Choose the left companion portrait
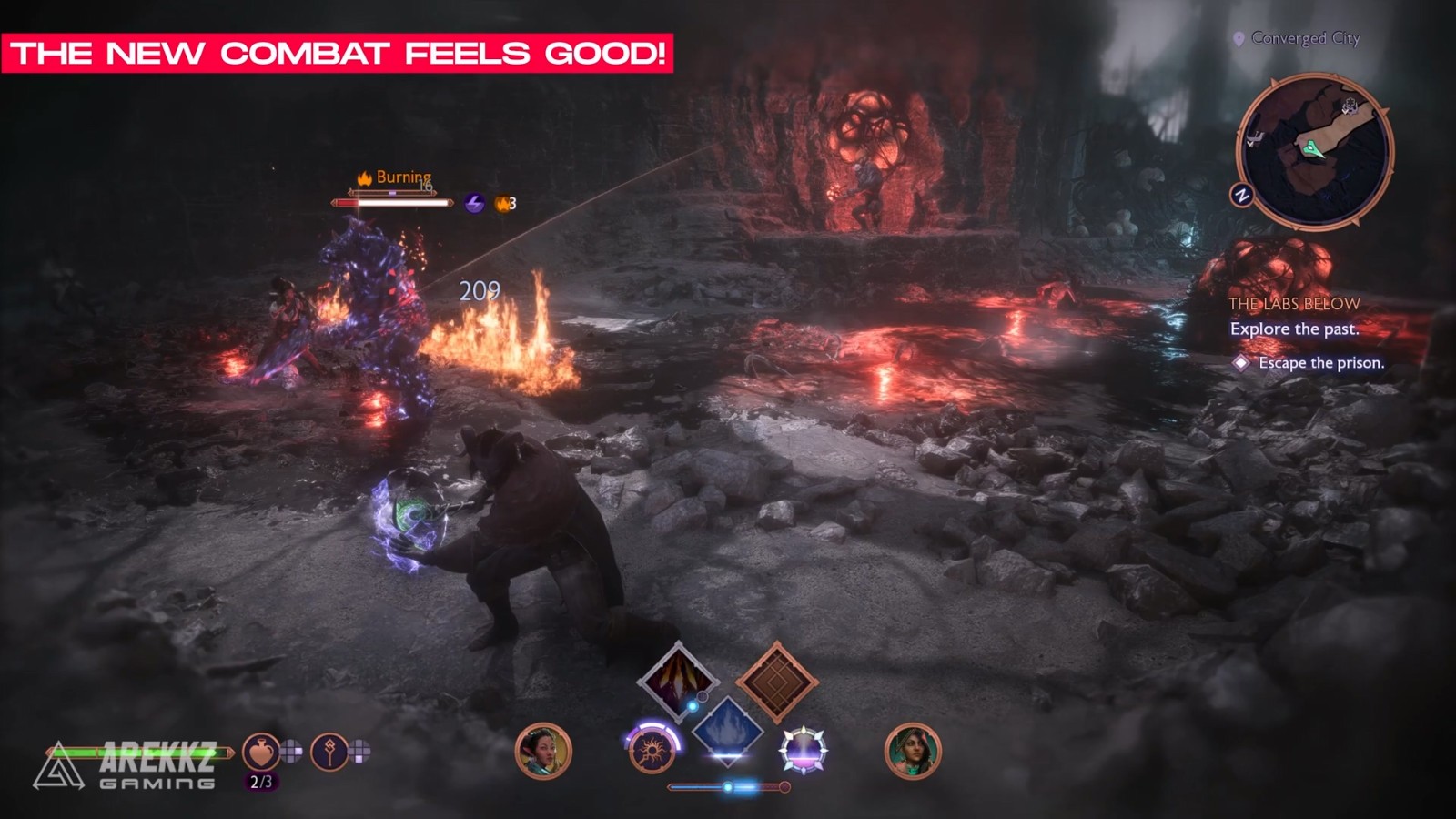The width and height of the screenshot is (1456, 819). coord(543,752)
